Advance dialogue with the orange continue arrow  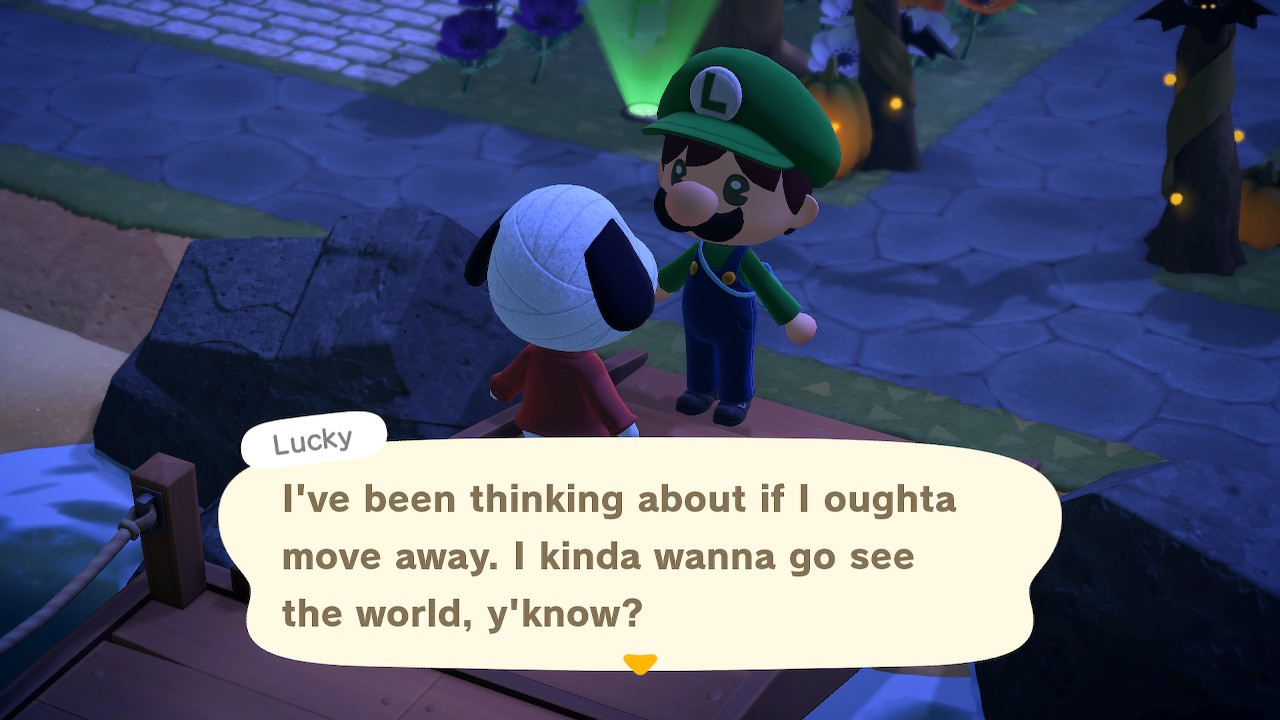tap(639, 663)
